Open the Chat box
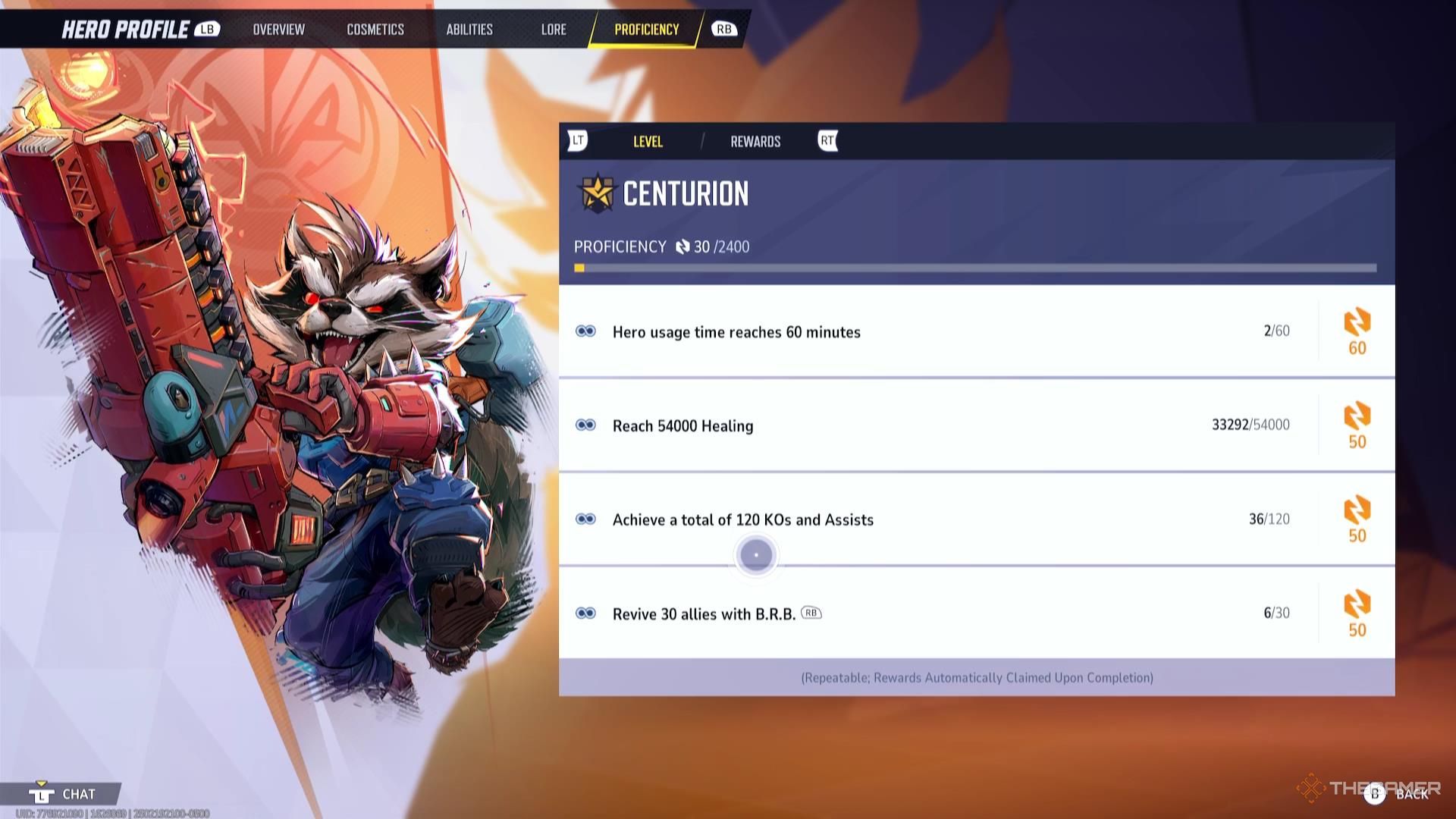Image resolution: width=1456 pixels, height=819 pixels. 67,794
